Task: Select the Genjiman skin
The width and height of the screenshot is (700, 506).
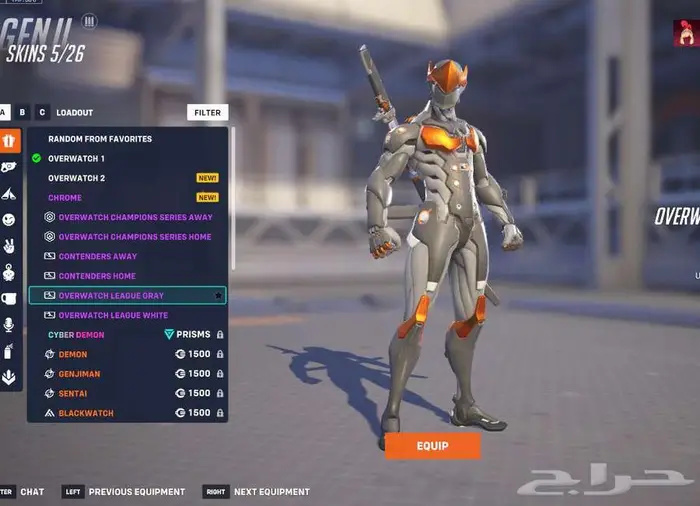Action: pos(79,374)
